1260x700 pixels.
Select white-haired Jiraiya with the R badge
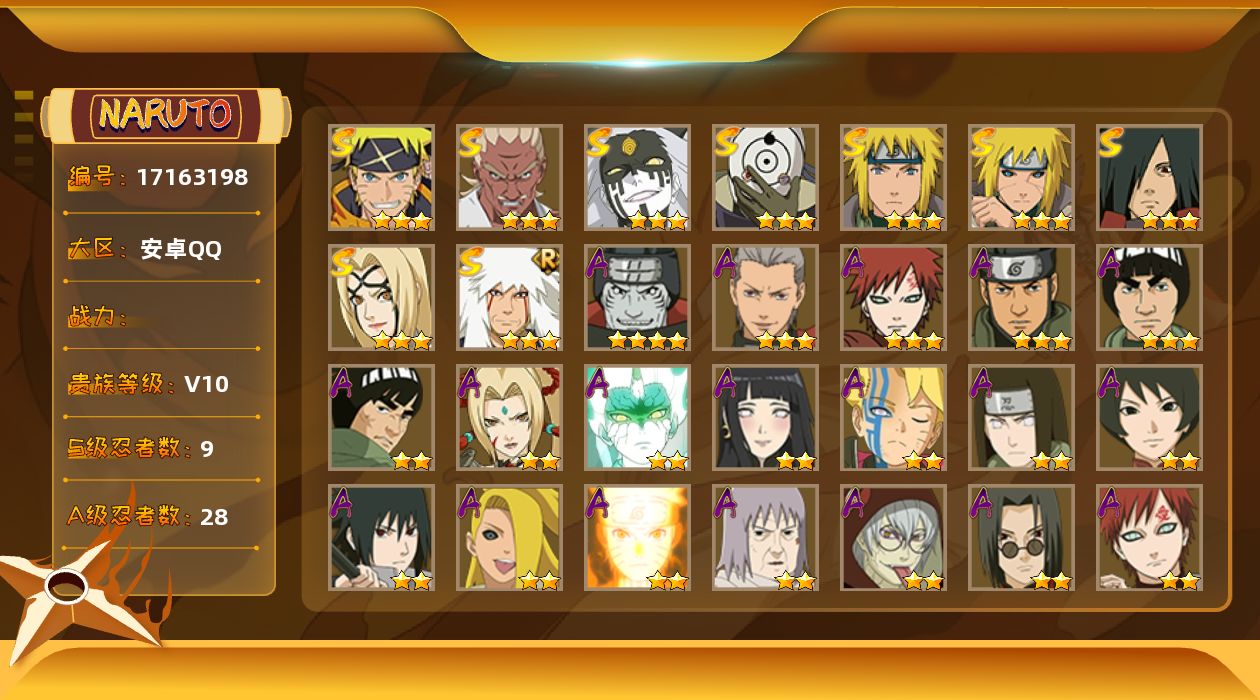click(x=509, y=298)
